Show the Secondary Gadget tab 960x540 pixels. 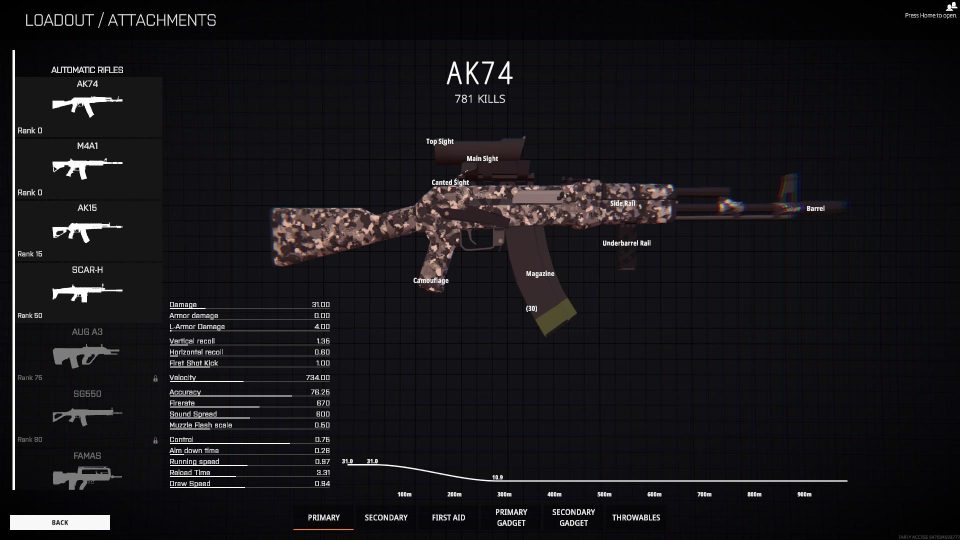click(x=573, y=517)
